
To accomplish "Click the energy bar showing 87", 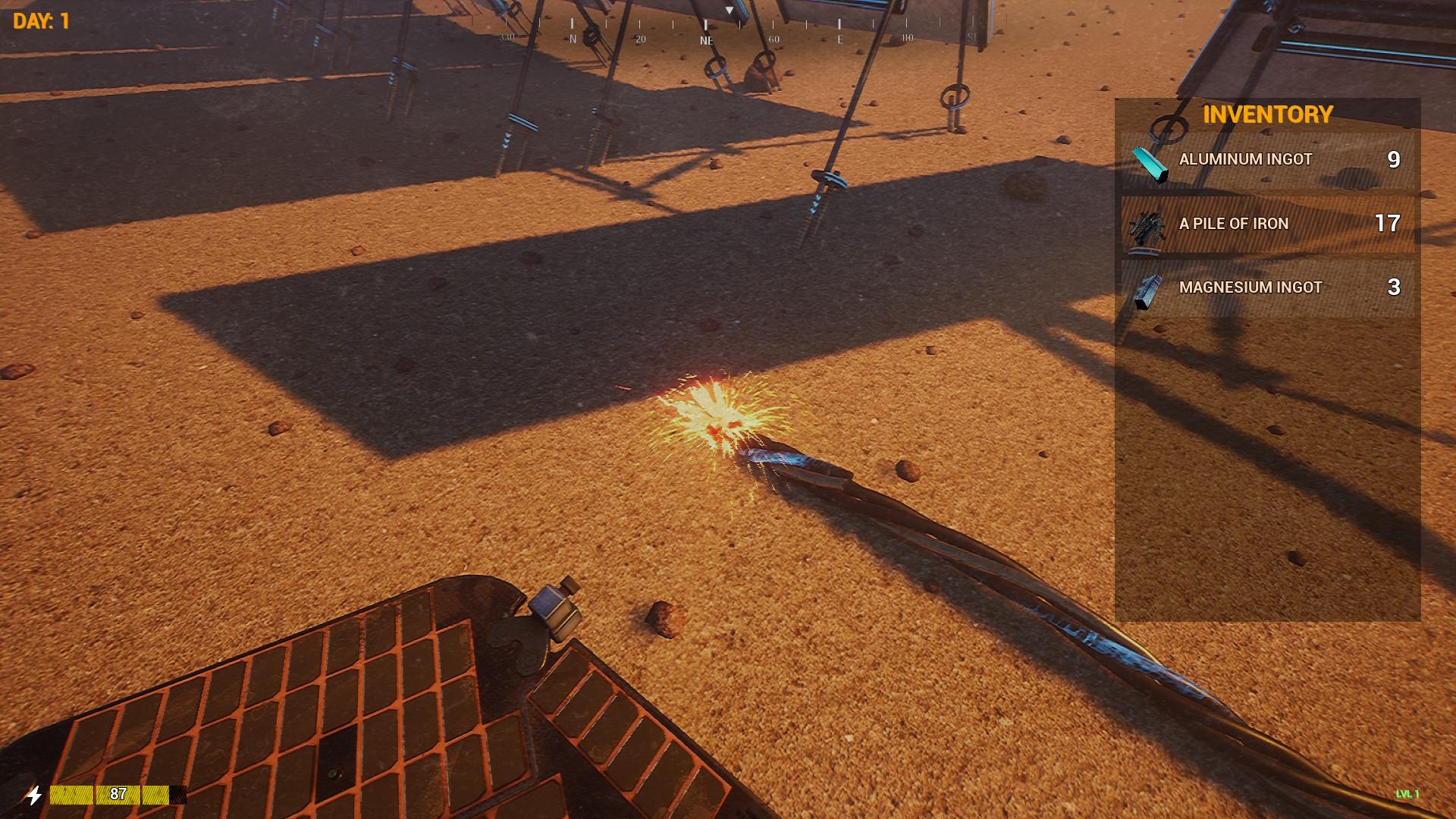I will [x=118, y=795].
